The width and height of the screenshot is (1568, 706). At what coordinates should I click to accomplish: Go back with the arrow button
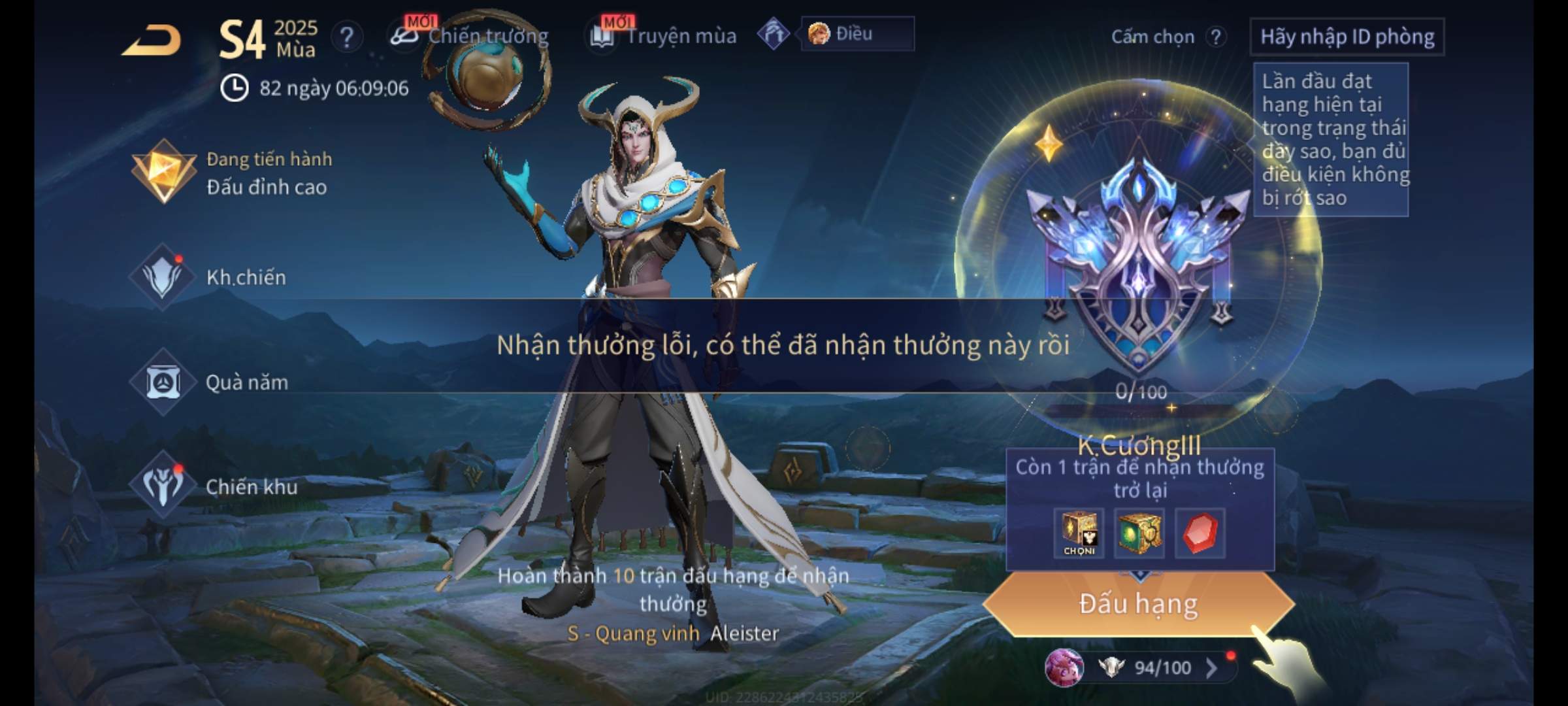tap(152, 41)
